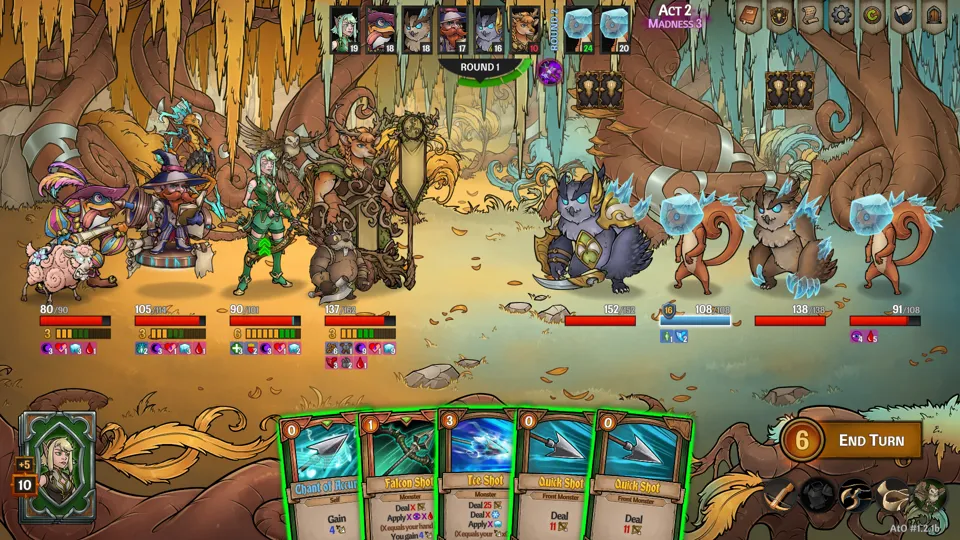Click the scroll icon in top bar

[811, 16]
